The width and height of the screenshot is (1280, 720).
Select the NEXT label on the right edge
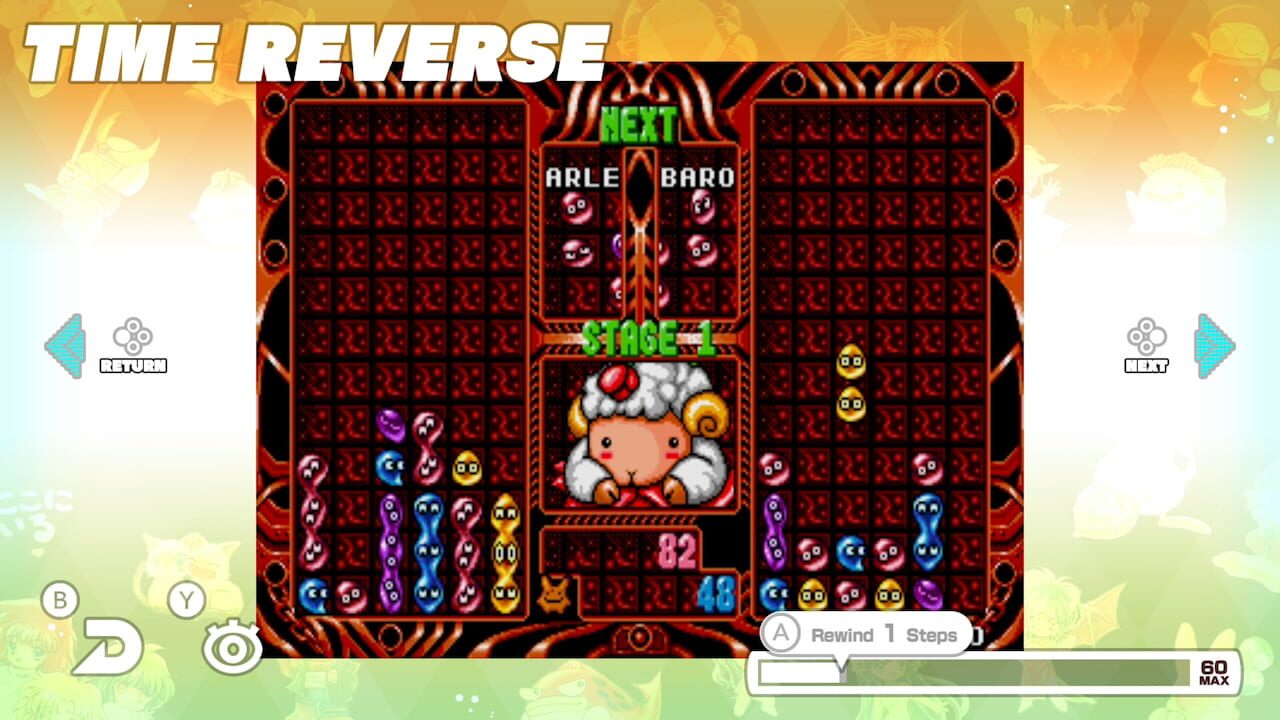click(1148, 366)
